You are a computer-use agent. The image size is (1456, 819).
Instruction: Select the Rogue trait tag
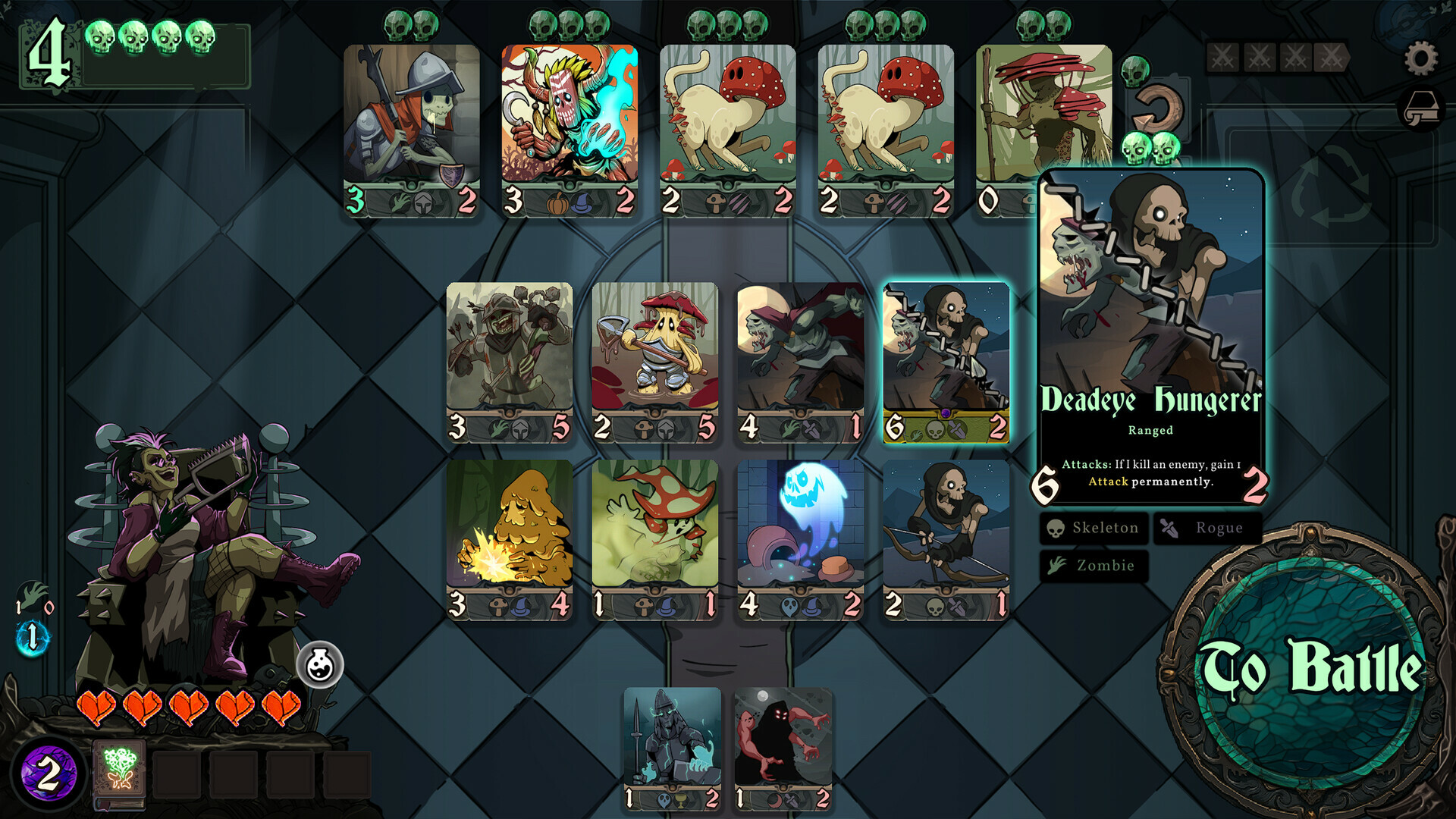click(1207, 528)
